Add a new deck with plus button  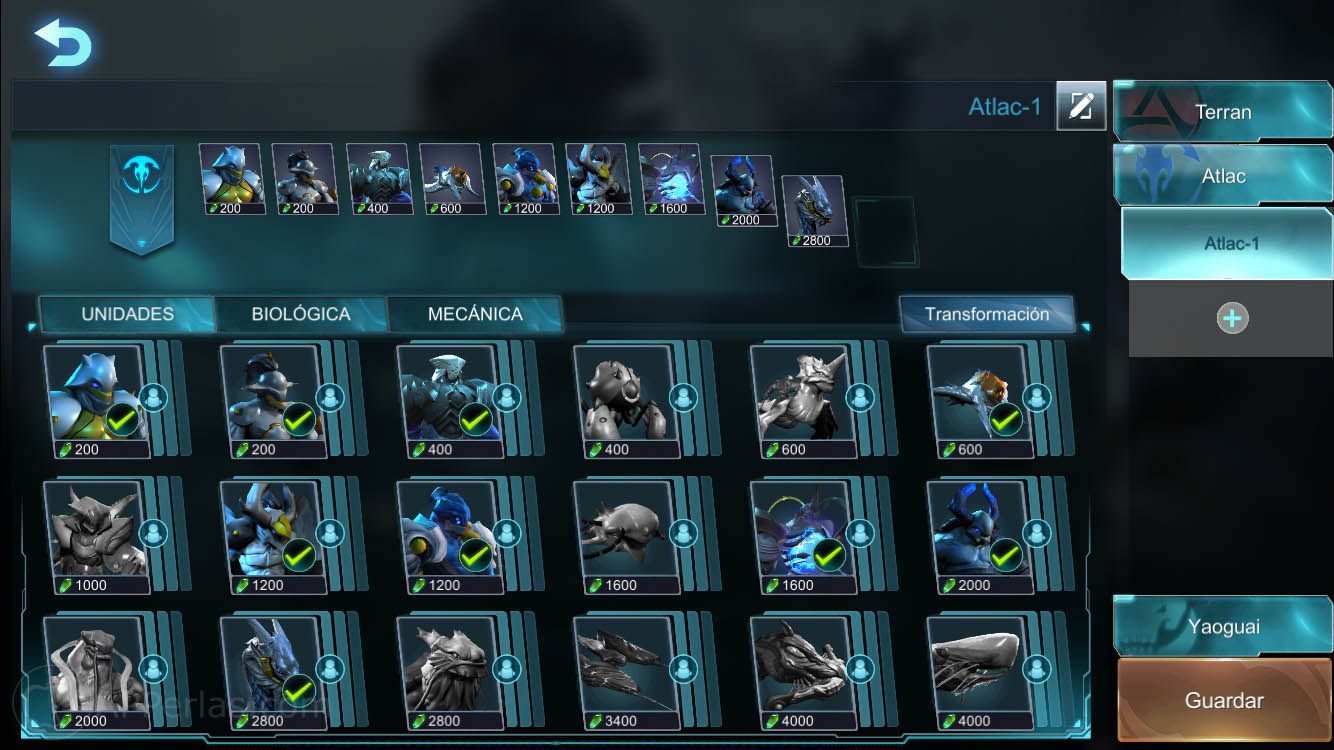(x=1232, y=318)
